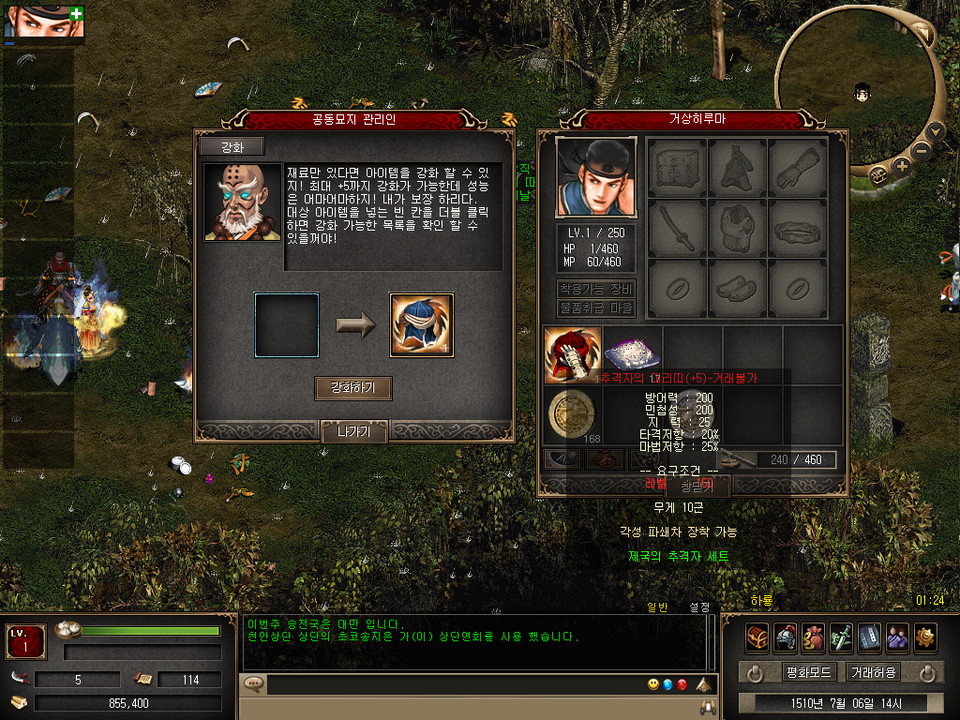This screenshot has height=720, width=960.
Task: Open the two-people party menu icon
Action: pyautogui.click(x=896, y=637)
